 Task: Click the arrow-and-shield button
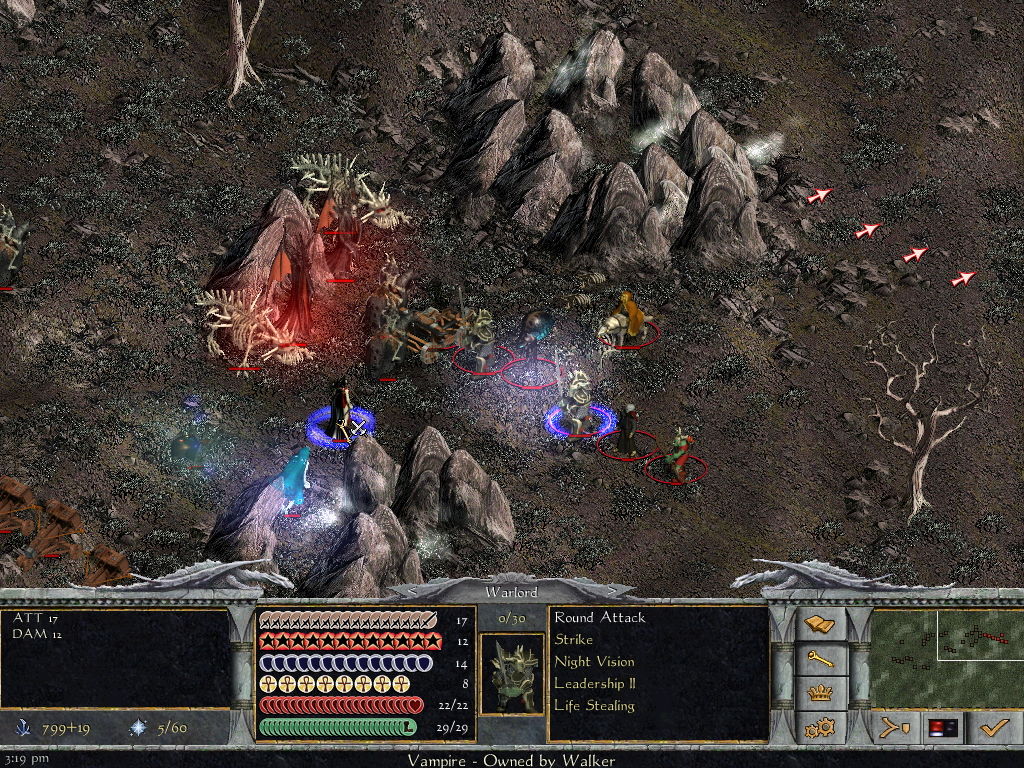point(893,728)
